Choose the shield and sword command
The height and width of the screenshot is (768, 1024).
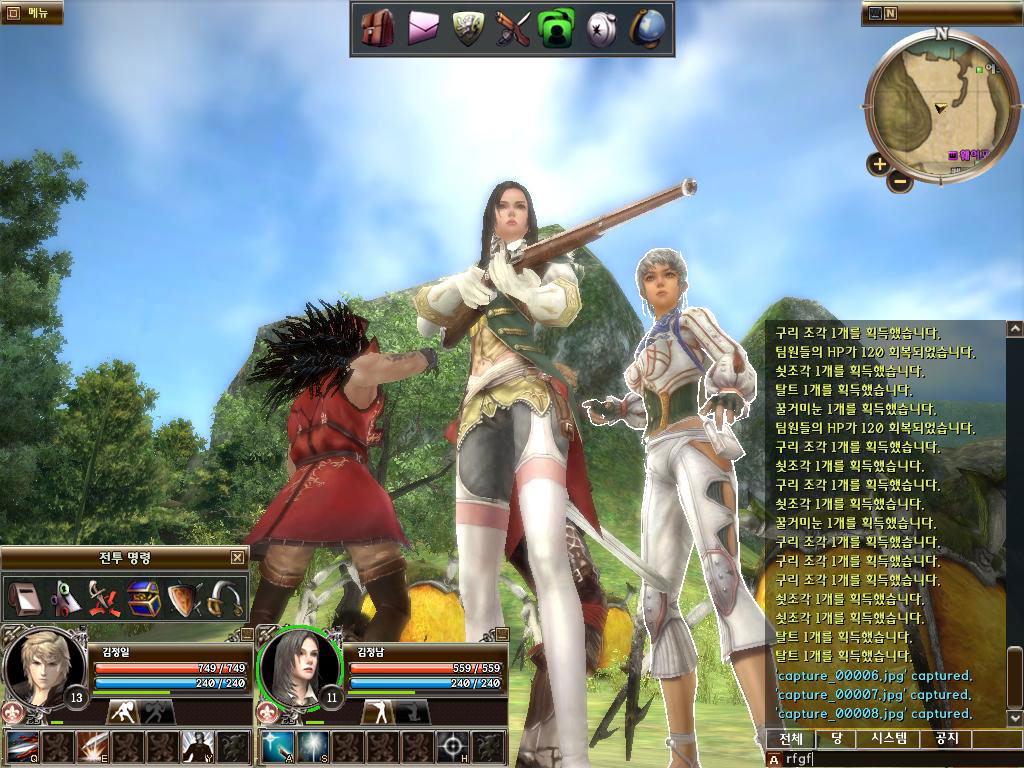click(x=184, y=599)
